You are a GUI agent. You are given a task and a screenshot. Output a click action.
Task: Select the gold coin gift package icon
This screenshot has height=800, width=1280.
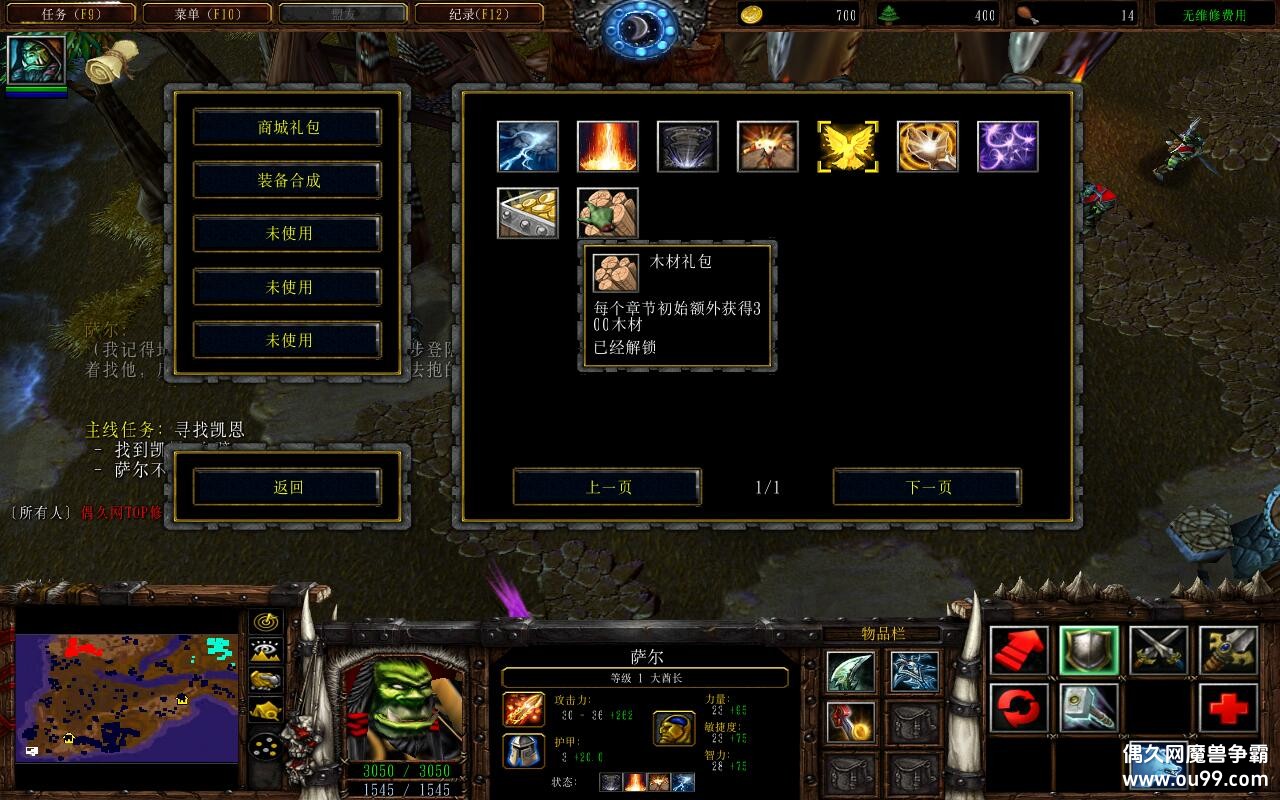point(527,212)
